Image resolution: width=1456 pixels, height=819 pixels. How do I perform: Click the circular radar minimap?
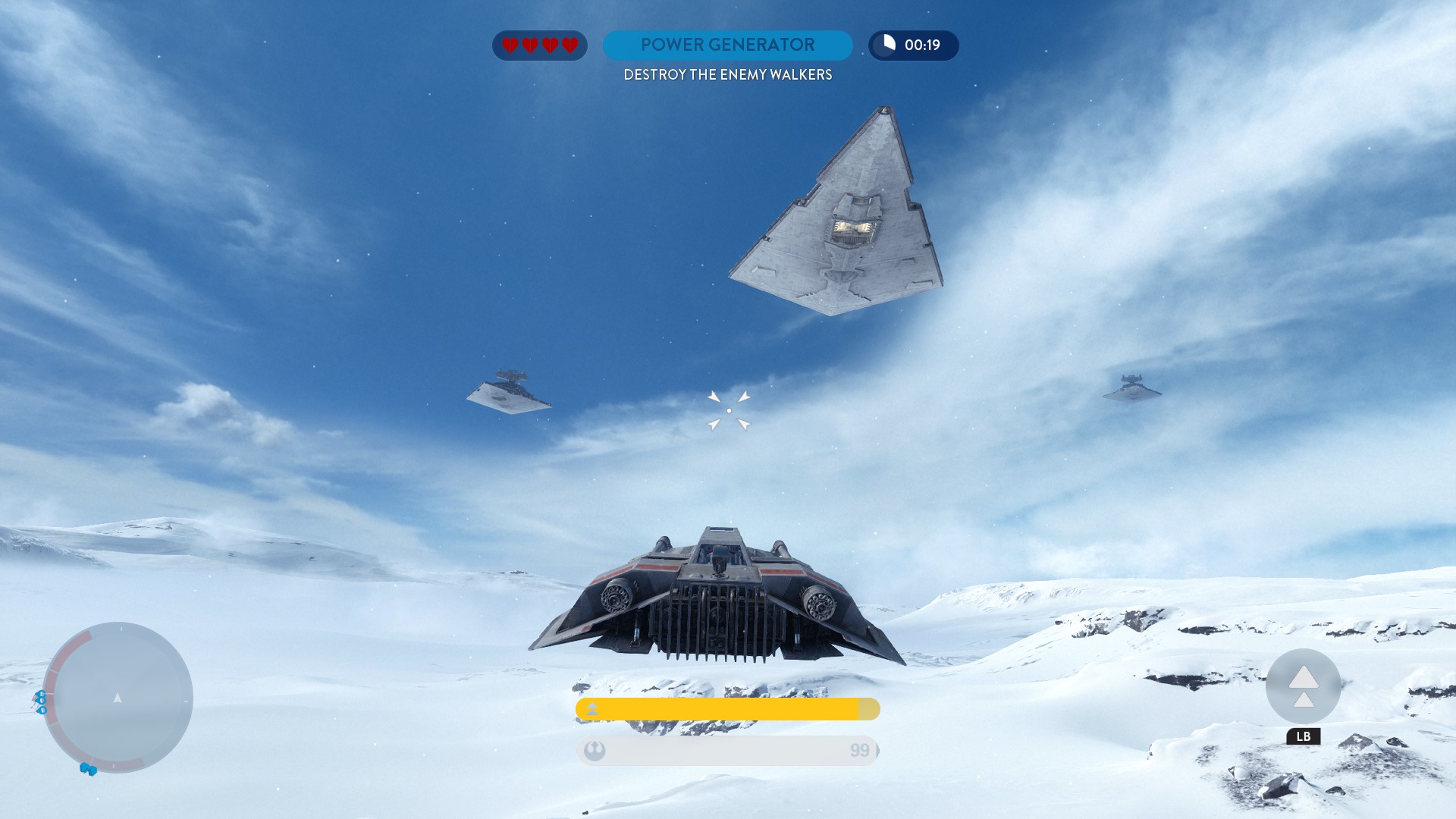118,698
